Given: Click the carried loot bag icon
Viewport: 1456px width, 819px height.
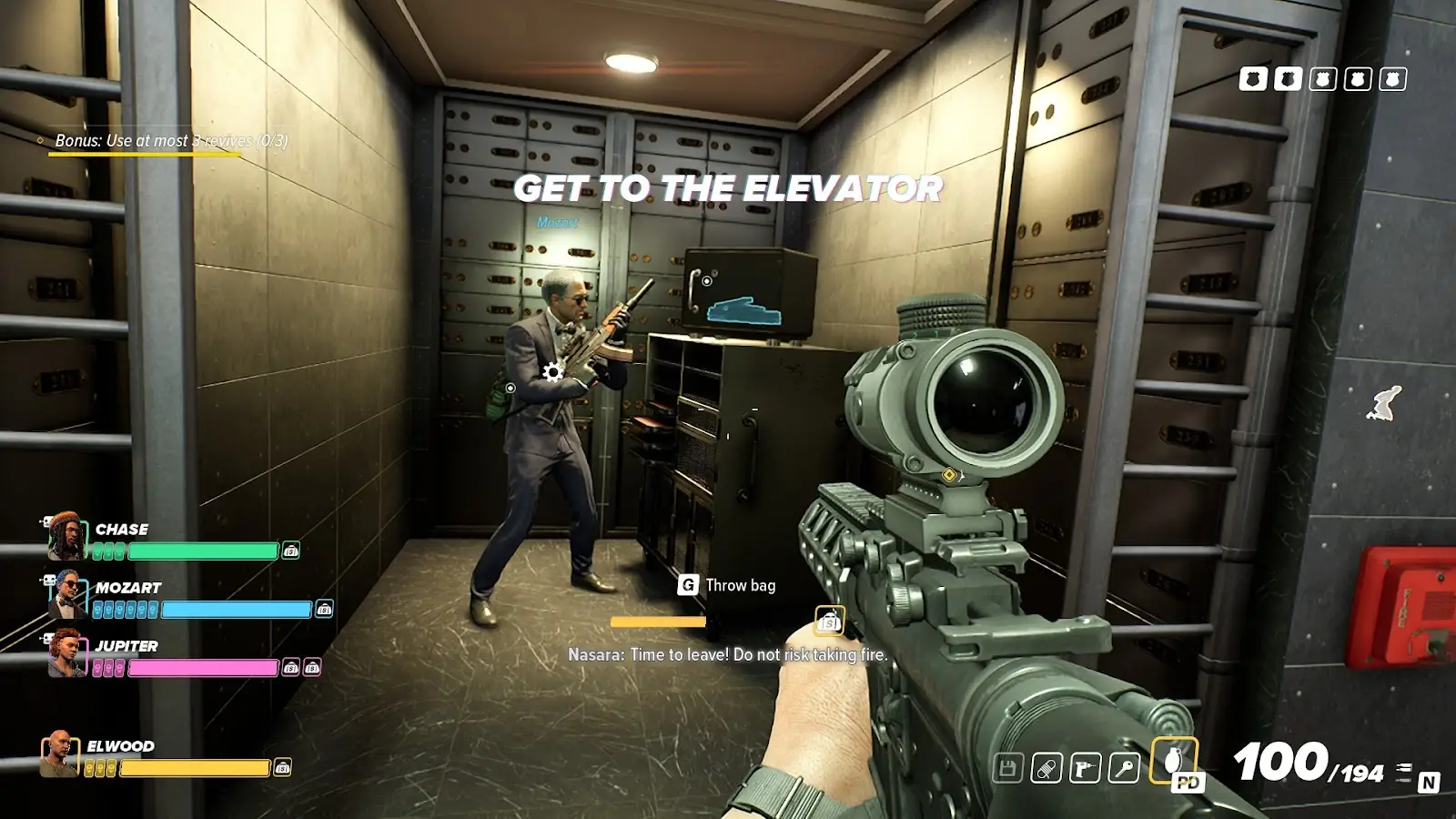Looking at the screenshot, I should click(829, 622).
